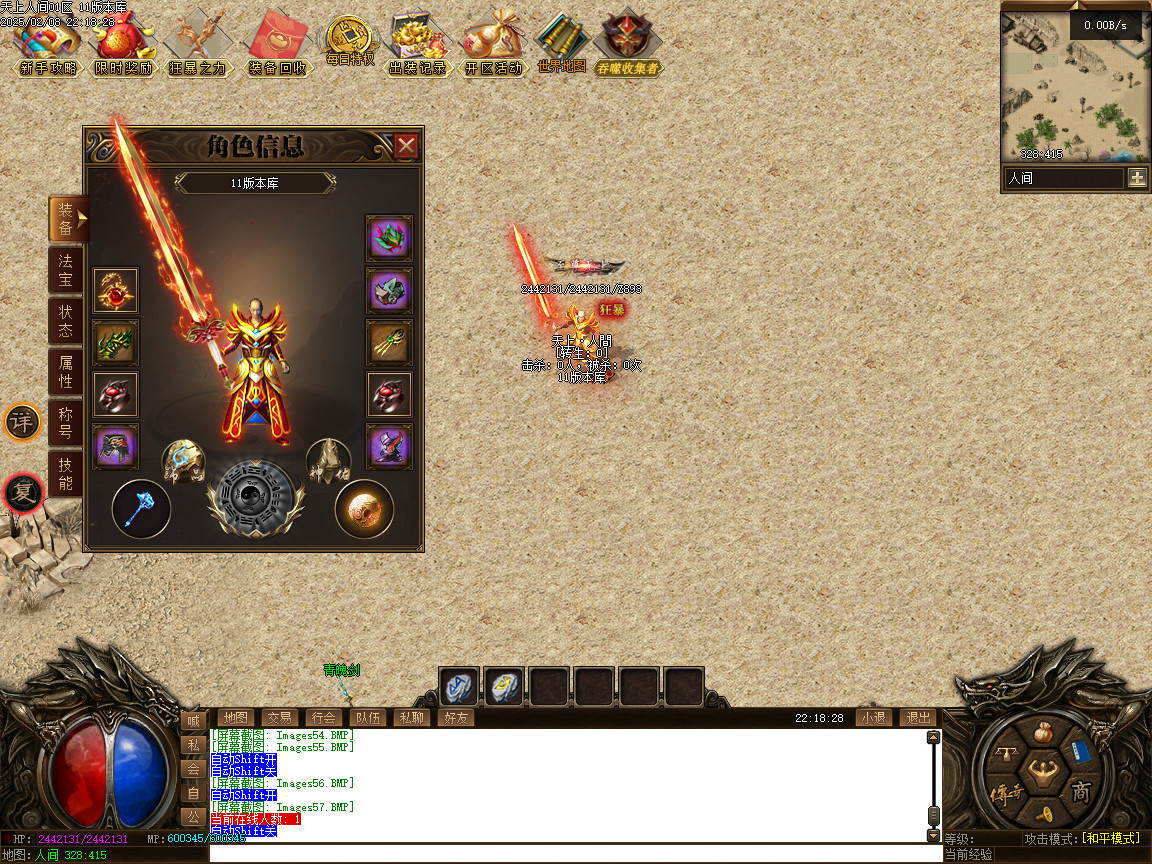Image resolution: width=1152 pixels, height=864 pixels.
Task: Open the 新手攻略 beginner guide
Action: 47,44
